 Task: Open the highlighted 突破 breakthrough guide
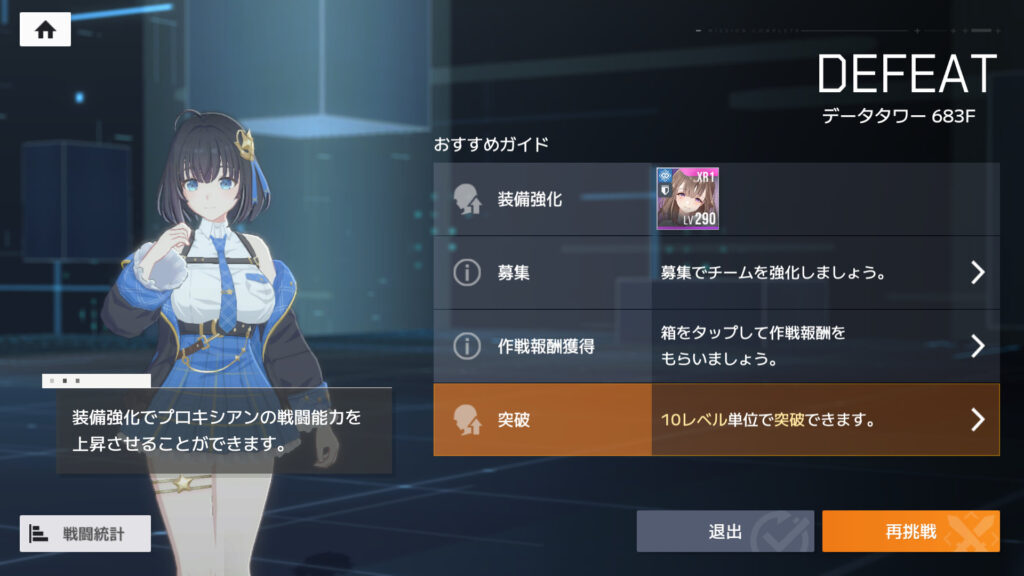(716, 420)
